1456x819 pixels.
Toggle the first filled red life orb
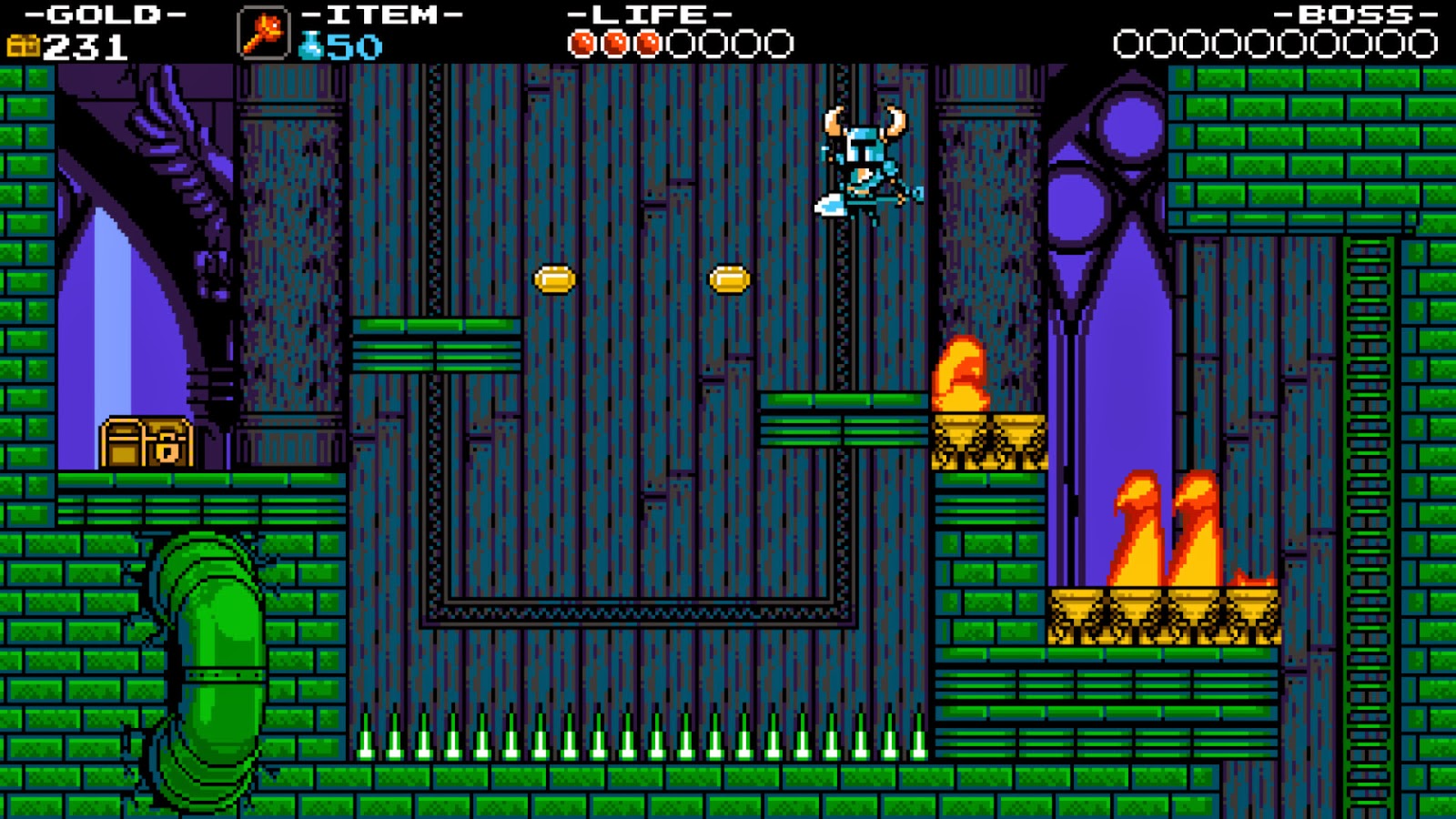[581, 40]
